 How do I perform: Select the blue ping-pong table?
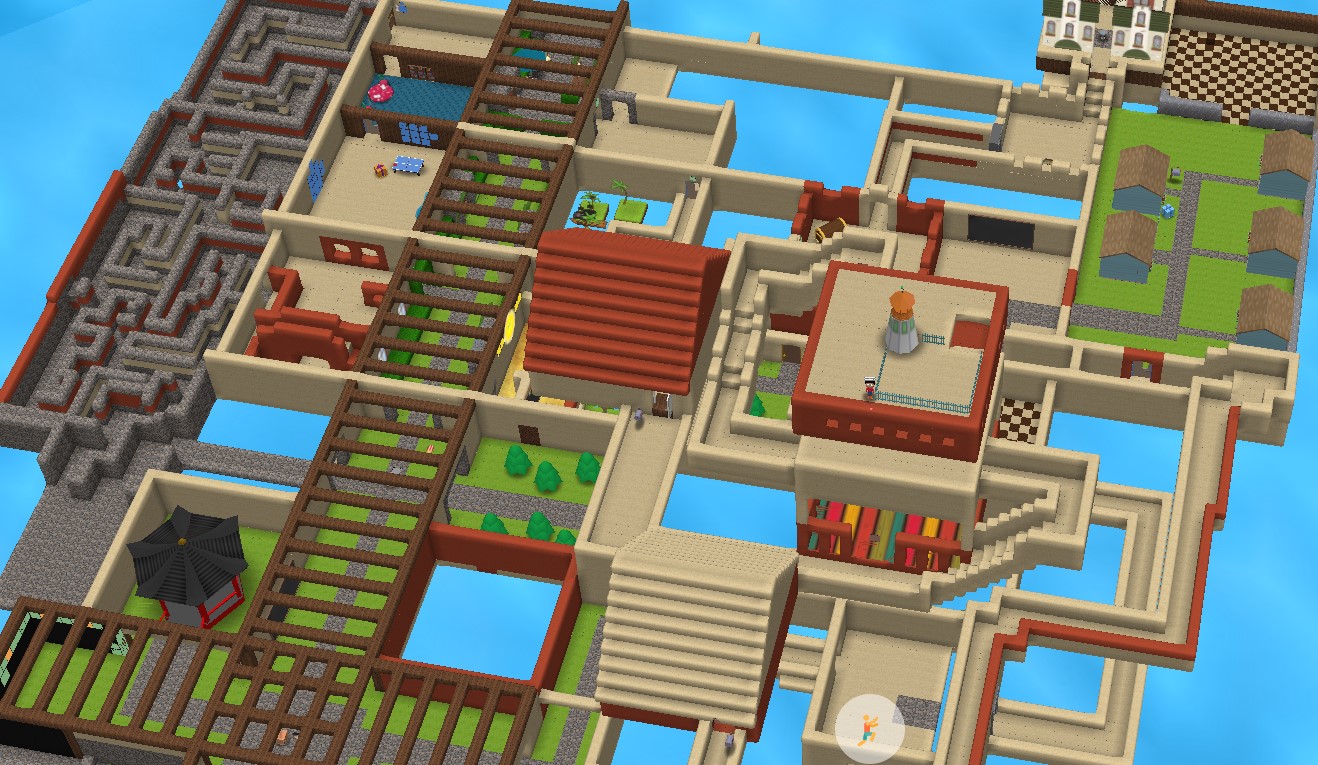click(407, 165)
